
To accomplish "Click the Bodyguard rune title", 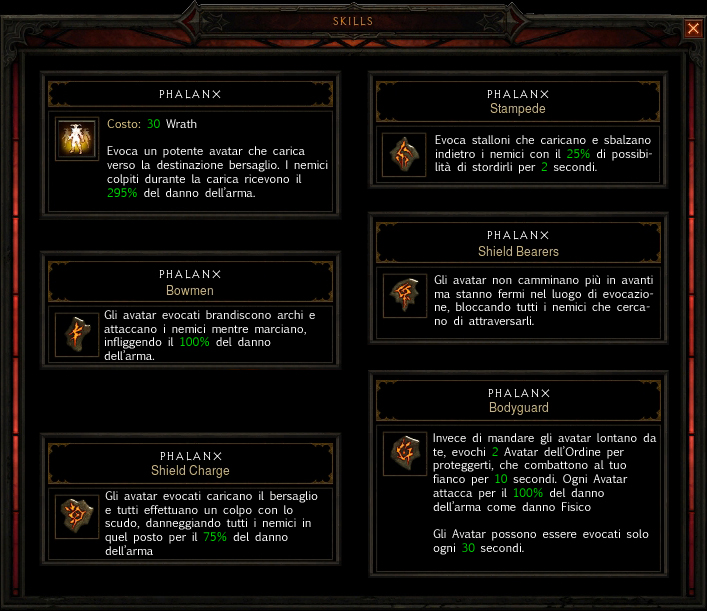I will [x=518, y=408].
